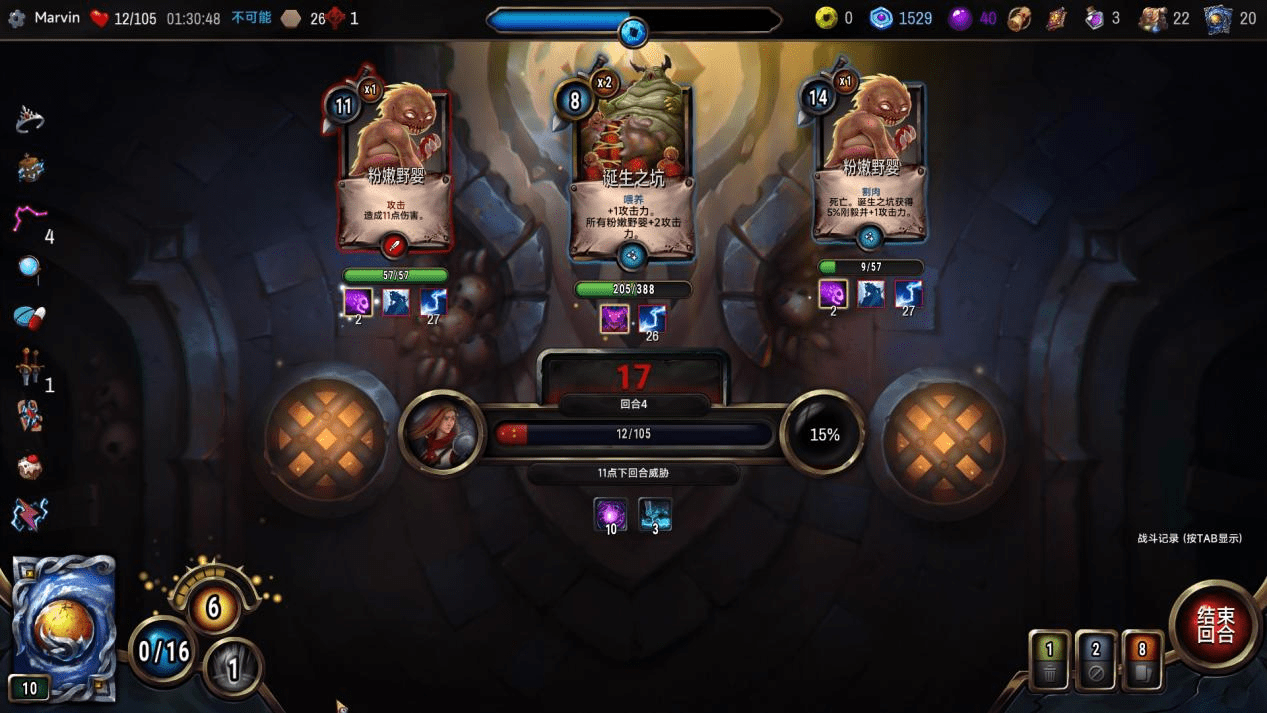Screen dimensions: 1267x713
Task: Open the green trash pile showing 1
Action: point(1050,661)
